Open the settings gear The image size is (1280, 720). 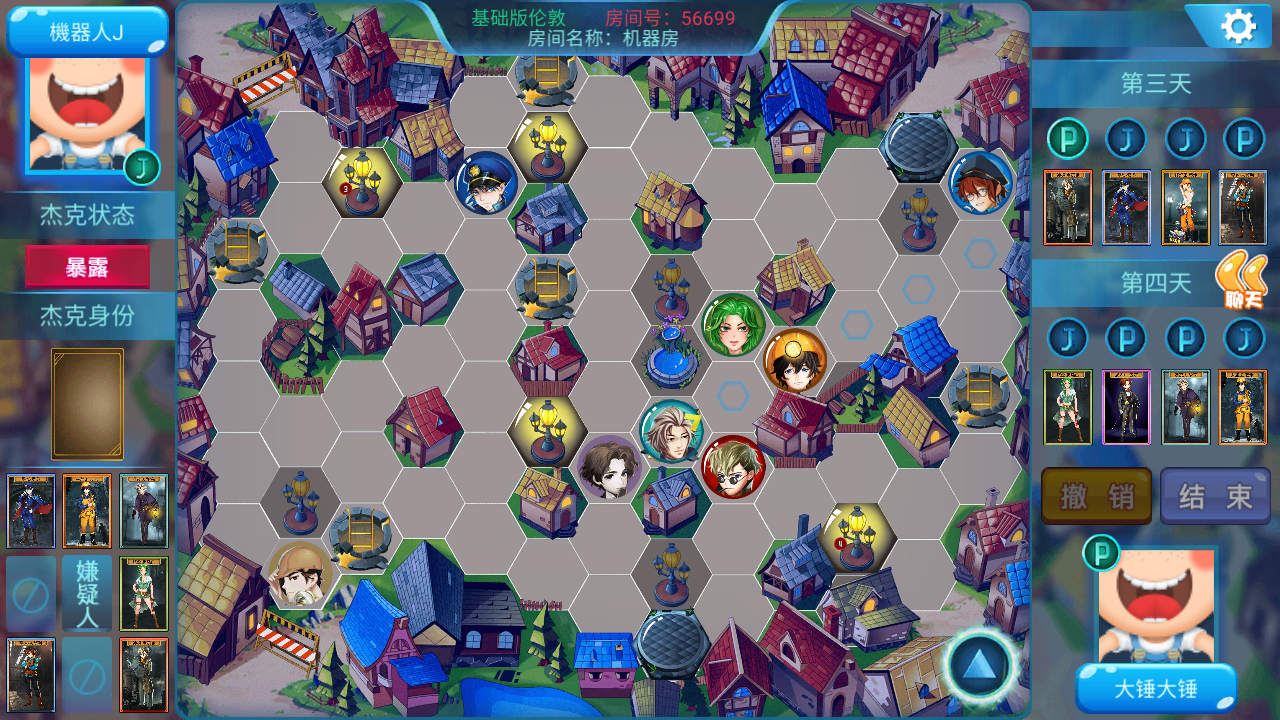click(1238, 25)
